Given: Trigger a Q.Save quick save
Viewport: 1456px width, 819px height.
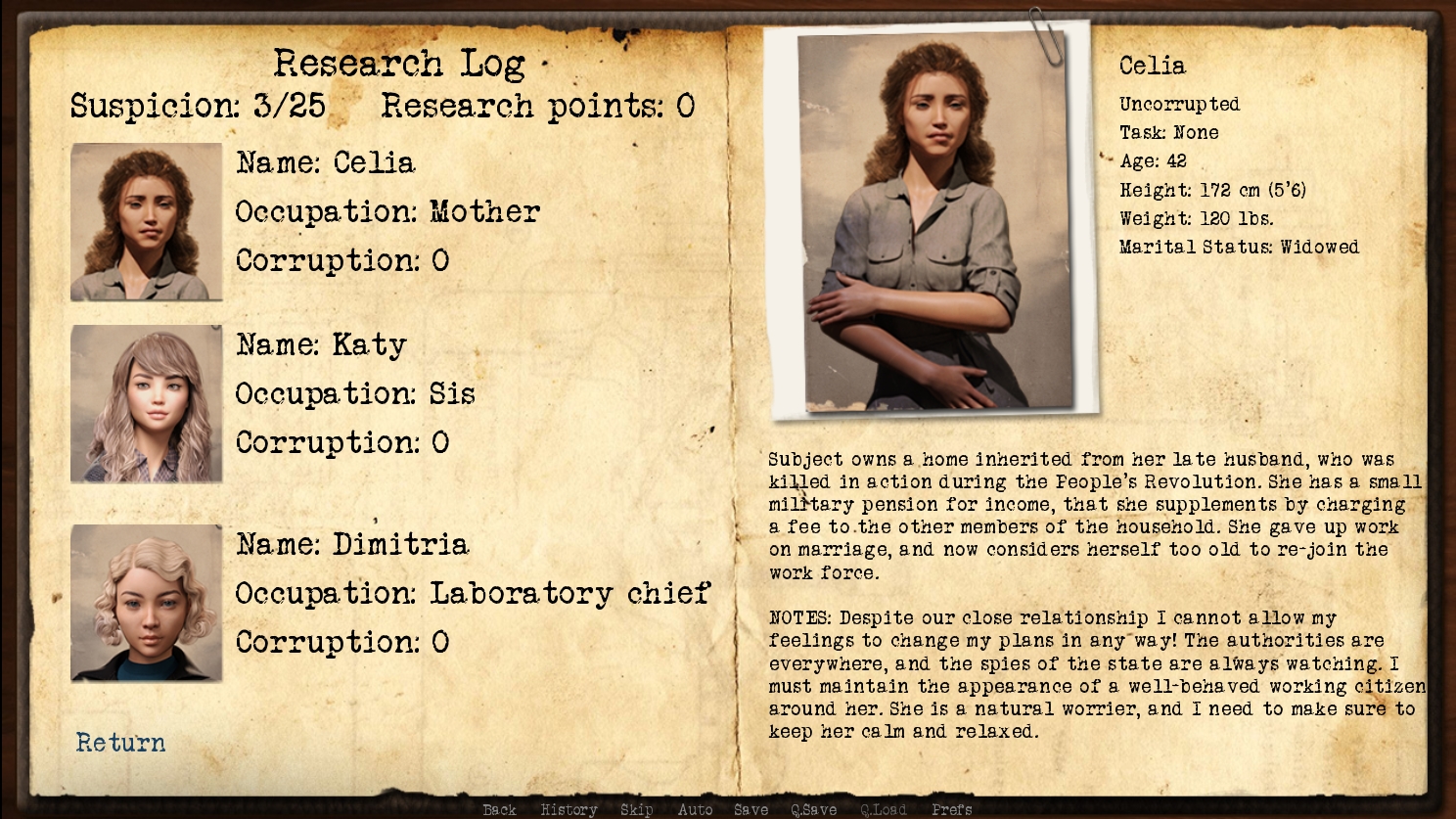Looking at the screenshot, I should click(x=814, y=809).
